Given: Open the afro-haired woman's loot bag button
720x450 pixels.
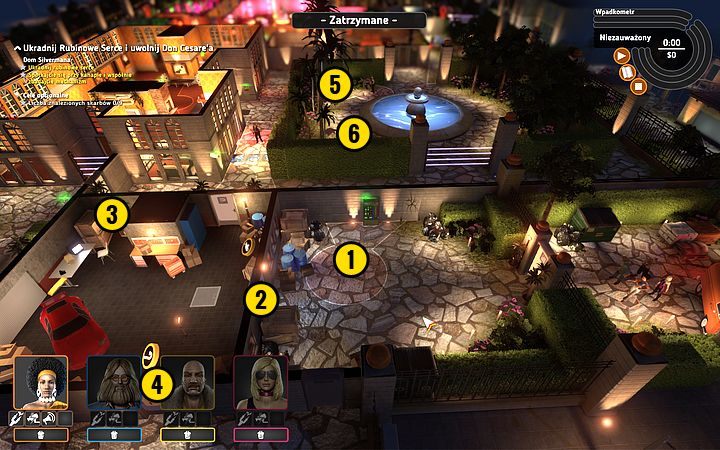Looking at the screenshot, I should tap(41, 435).
